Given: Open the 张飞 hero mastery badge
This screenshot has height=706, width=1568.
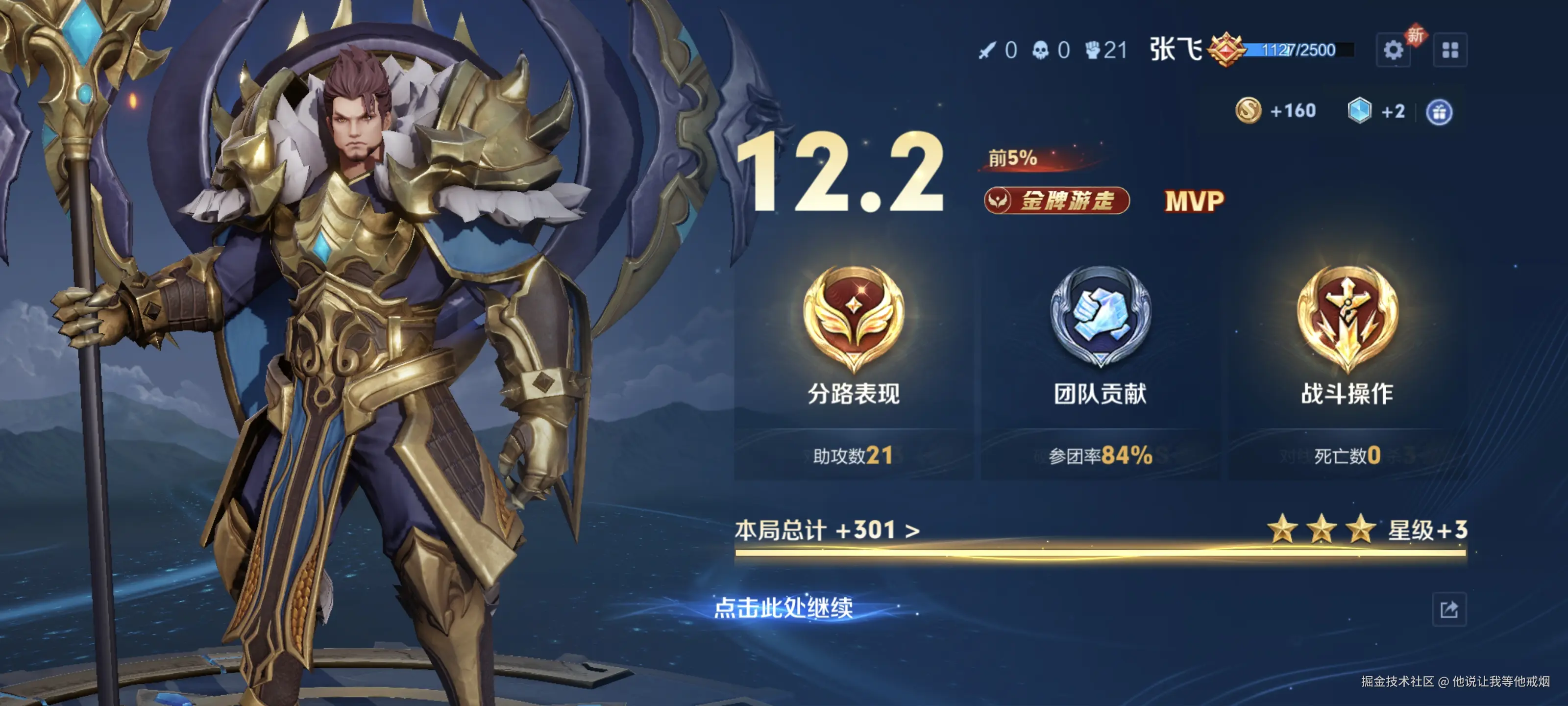Looking at the screenshot, I should coord(1225,50).
